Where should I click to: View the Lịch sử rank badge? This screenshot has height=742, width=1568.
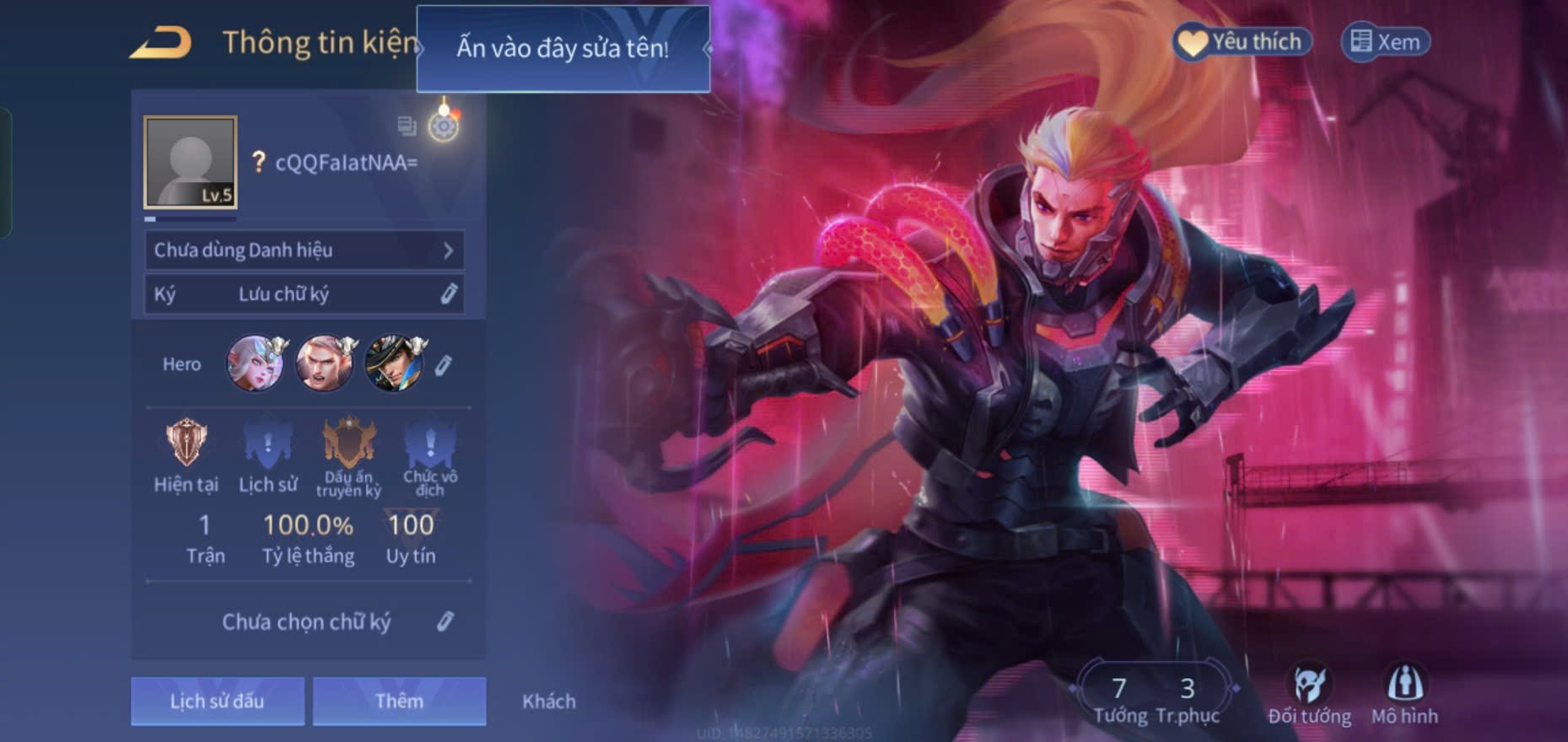[267, 455]
